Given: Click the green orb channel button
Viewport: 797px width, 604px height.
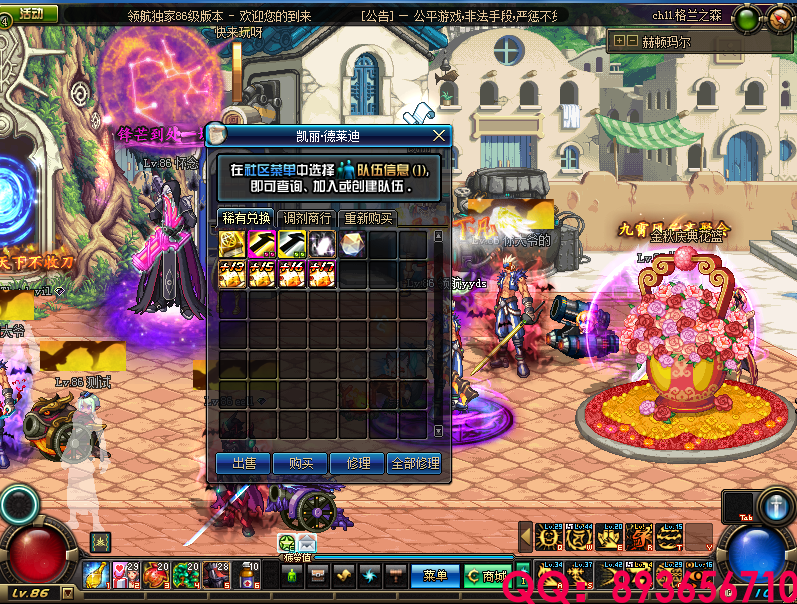Looking at the screenshot, I should (745, 18).
